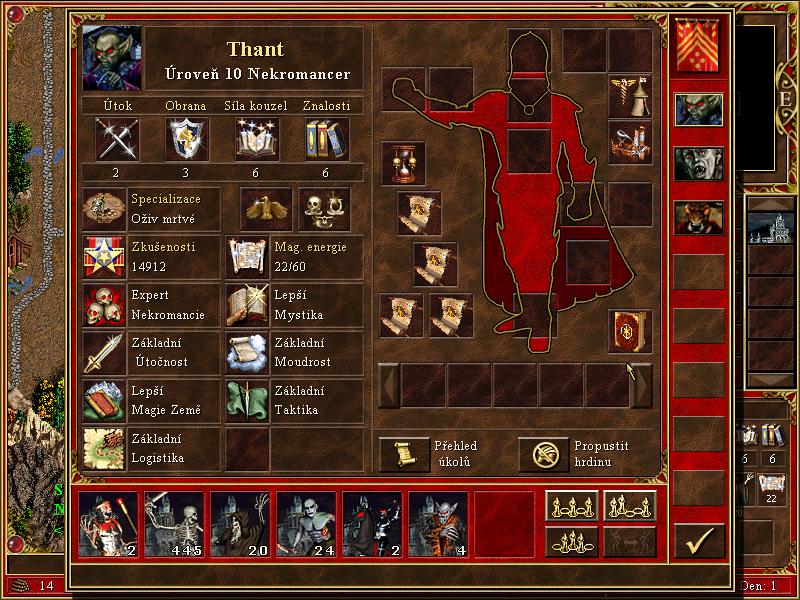Open the Základní Taktika skill info
The width and height of the screenshot is (800, 600).
click(x=248, y=398)
